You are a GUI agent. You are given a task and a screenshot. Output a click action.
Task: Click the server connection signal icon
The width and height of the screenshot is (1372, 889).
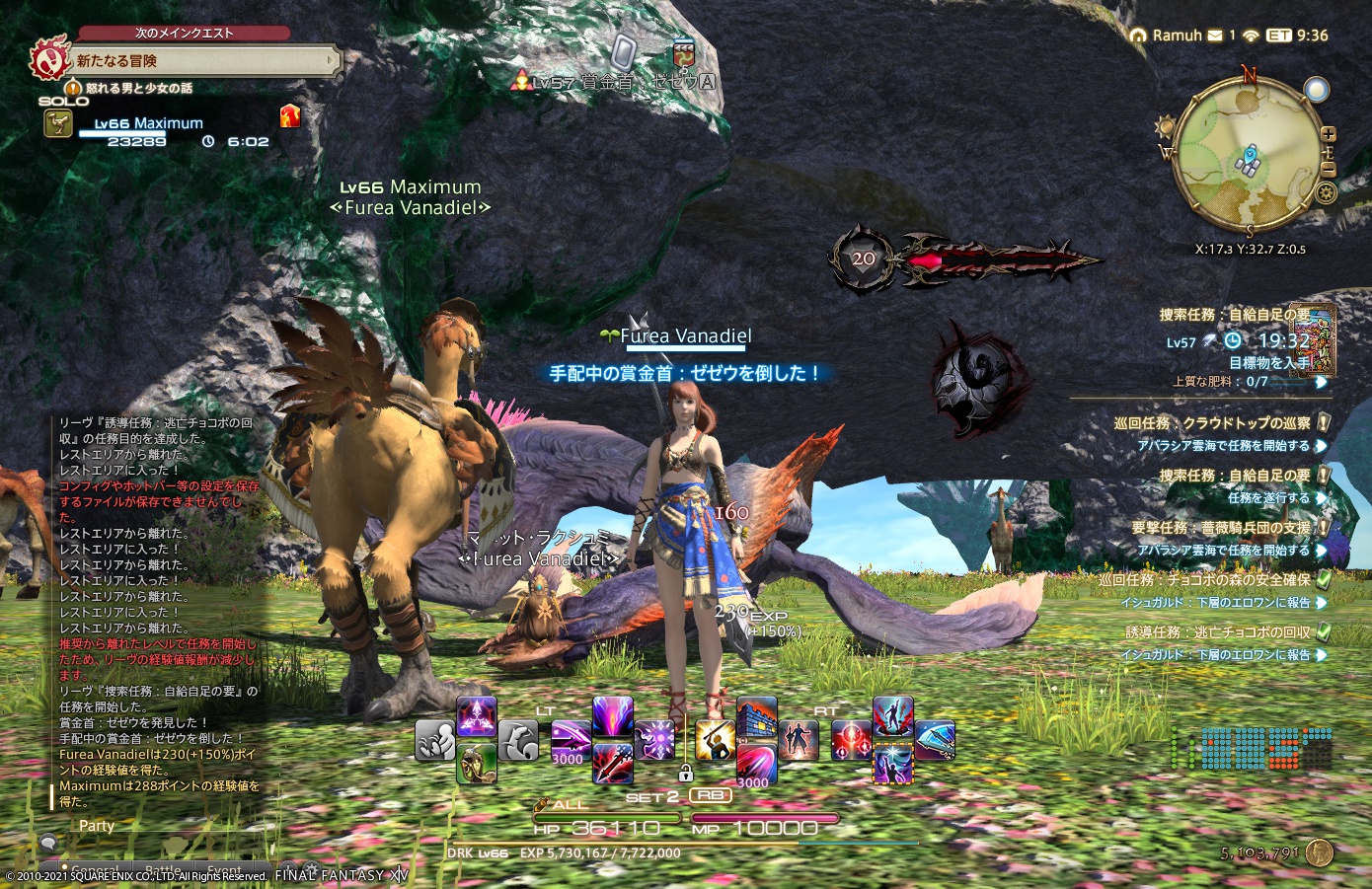(1251, 36)
